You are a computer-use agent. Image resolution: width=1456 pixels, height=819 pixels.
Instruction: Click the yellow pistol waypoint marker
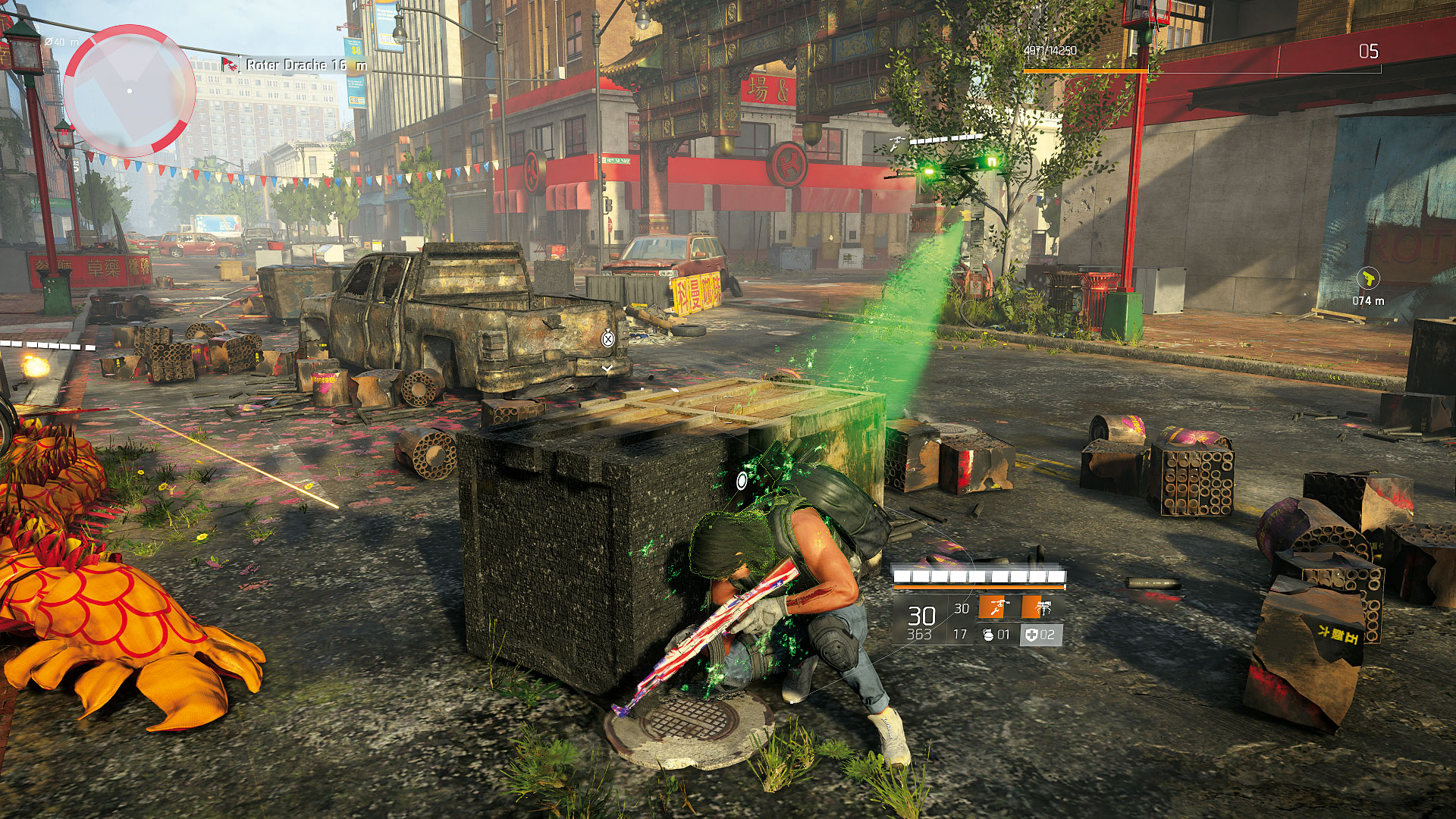click(x=1368, y=278)
